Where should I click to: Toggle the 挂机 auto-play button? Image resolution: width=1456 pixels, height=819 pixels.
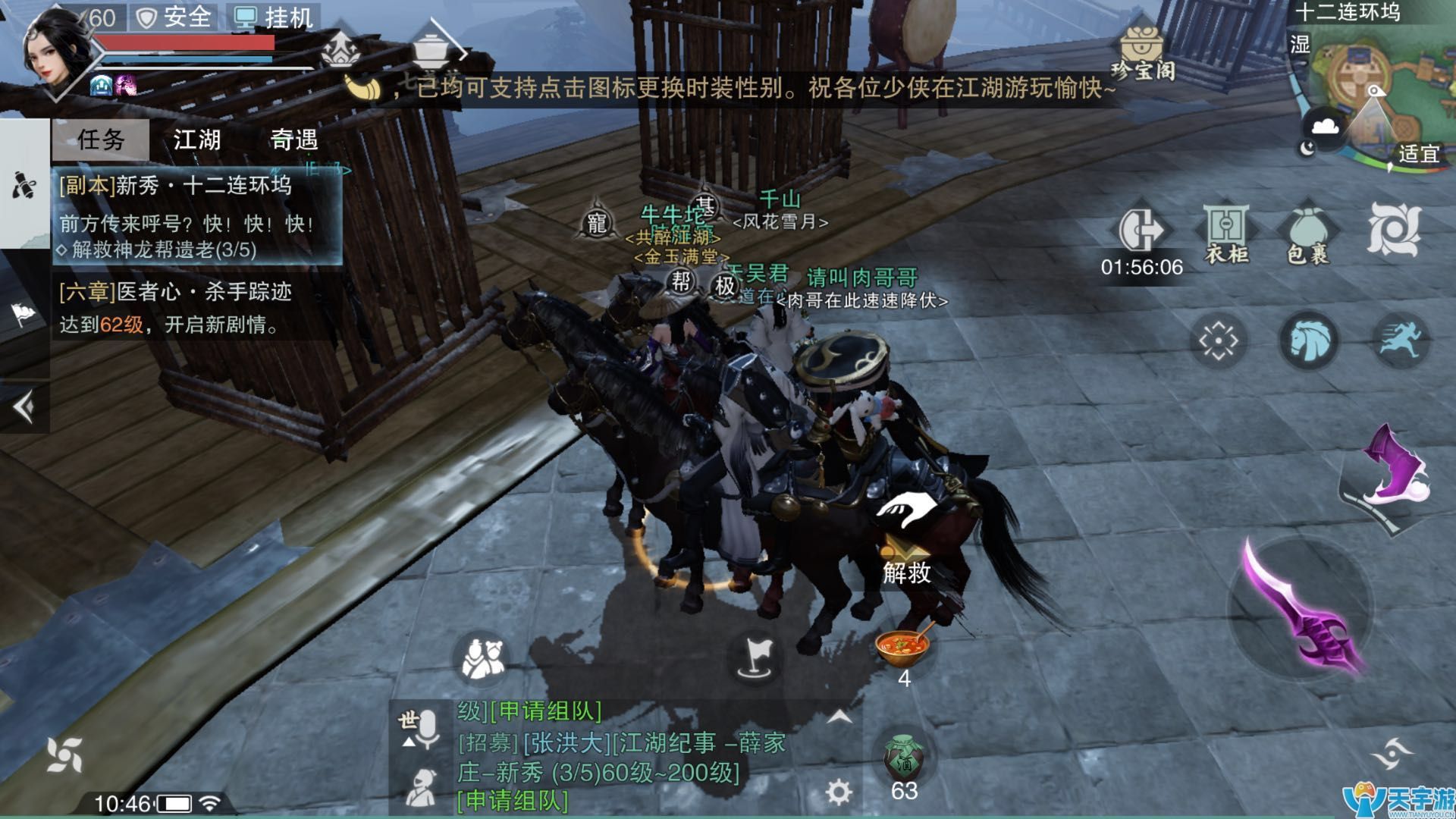pos(275,17)
